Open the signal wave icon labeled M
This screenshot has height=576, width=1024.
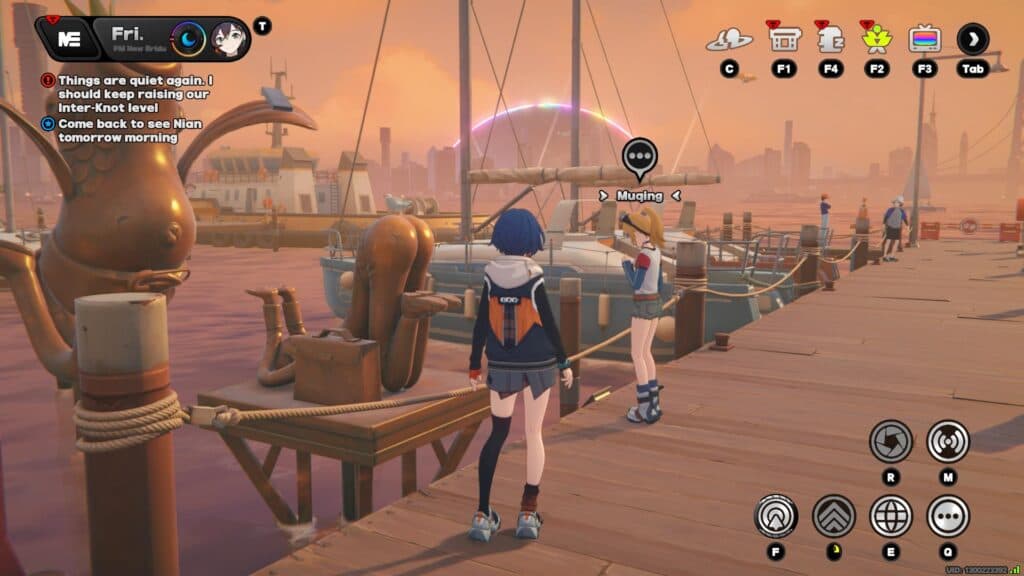tap(948, 440)
